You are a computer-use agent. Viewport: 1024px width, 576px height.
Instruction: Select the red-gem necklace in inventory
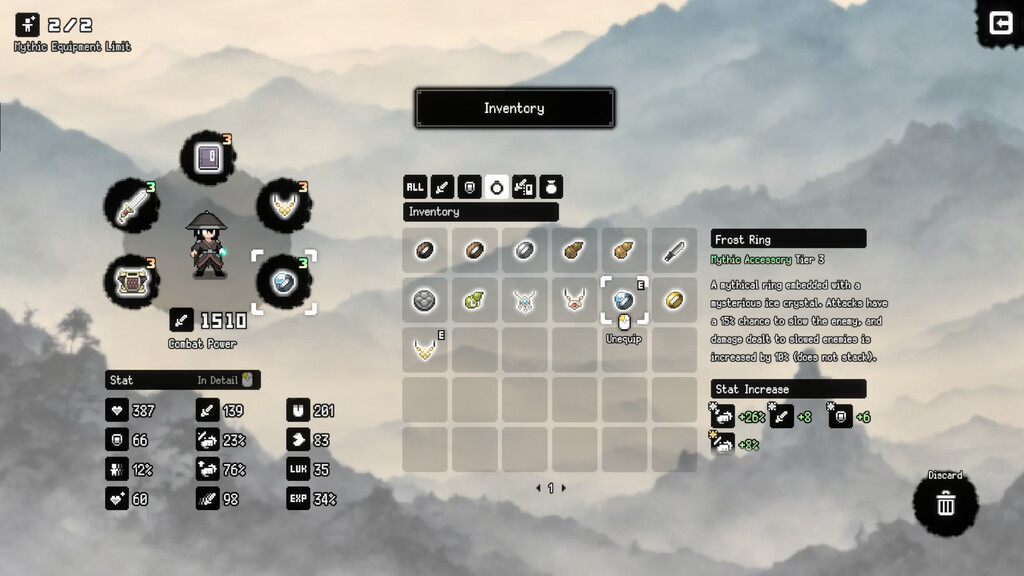coord(574,300)
